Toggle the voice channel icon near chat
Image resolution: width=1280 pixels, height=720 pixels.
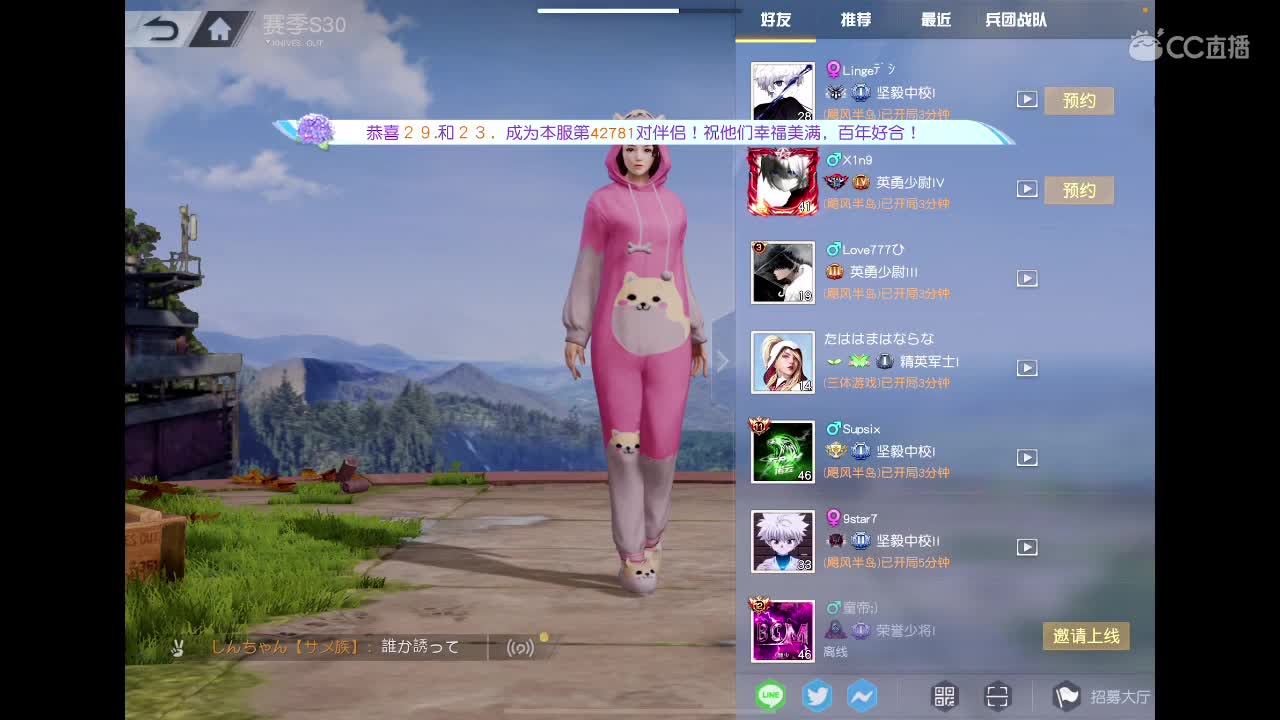[x=520, y=648]
